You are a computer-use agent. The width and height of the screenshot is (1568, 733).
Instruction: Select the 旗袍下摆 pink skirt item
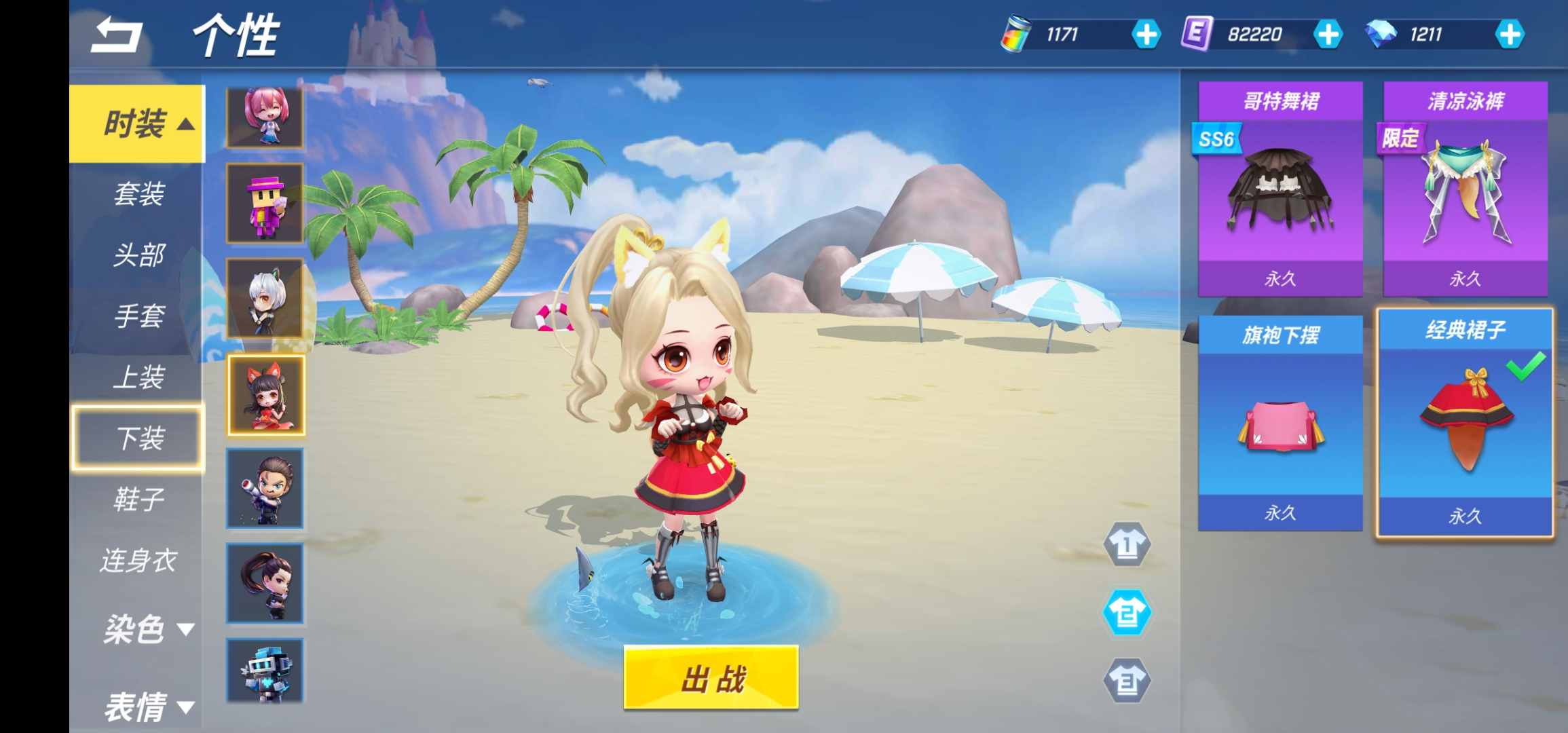point(1280,422)
